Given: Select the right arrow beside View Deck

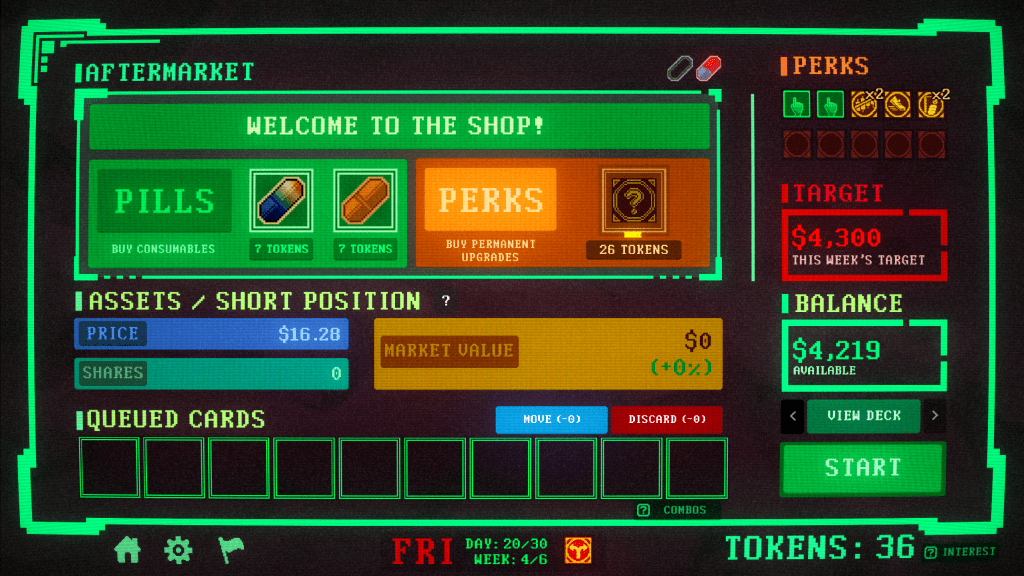Looking at the screenshot, I should (935, 416).
